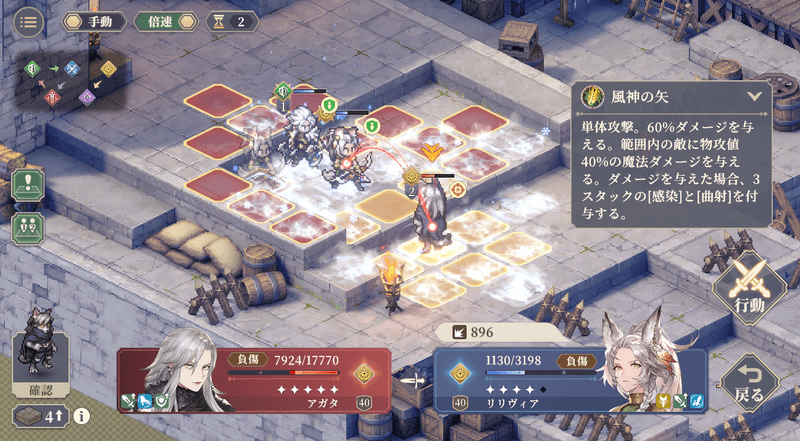Select the lower green two-unit button
800x441 pixels.
pos(27,226)
